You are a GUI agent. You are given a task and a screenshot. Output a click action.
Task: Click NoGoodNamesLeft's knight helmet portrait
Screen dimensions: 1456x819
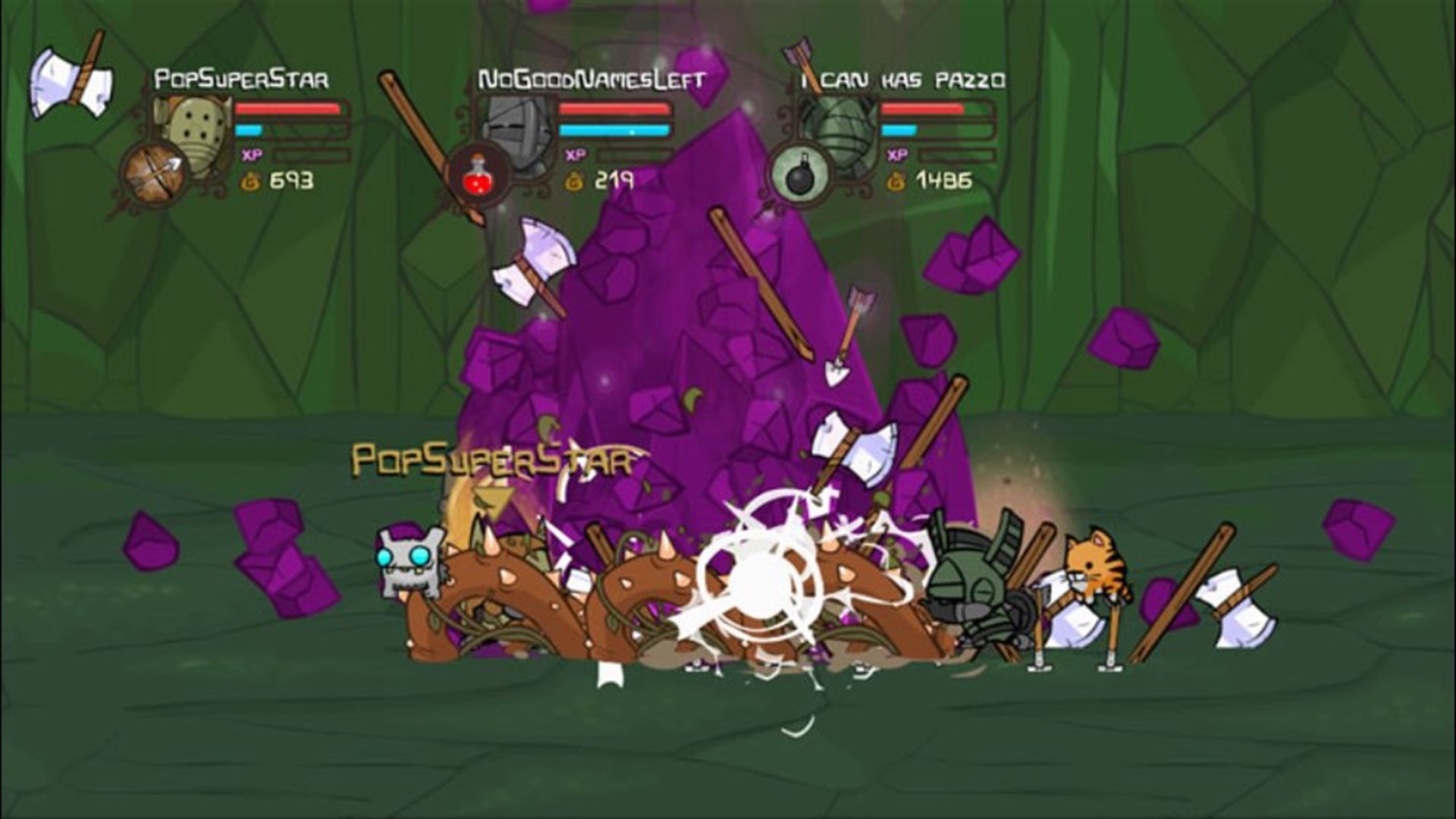click(x=514, y=130)
